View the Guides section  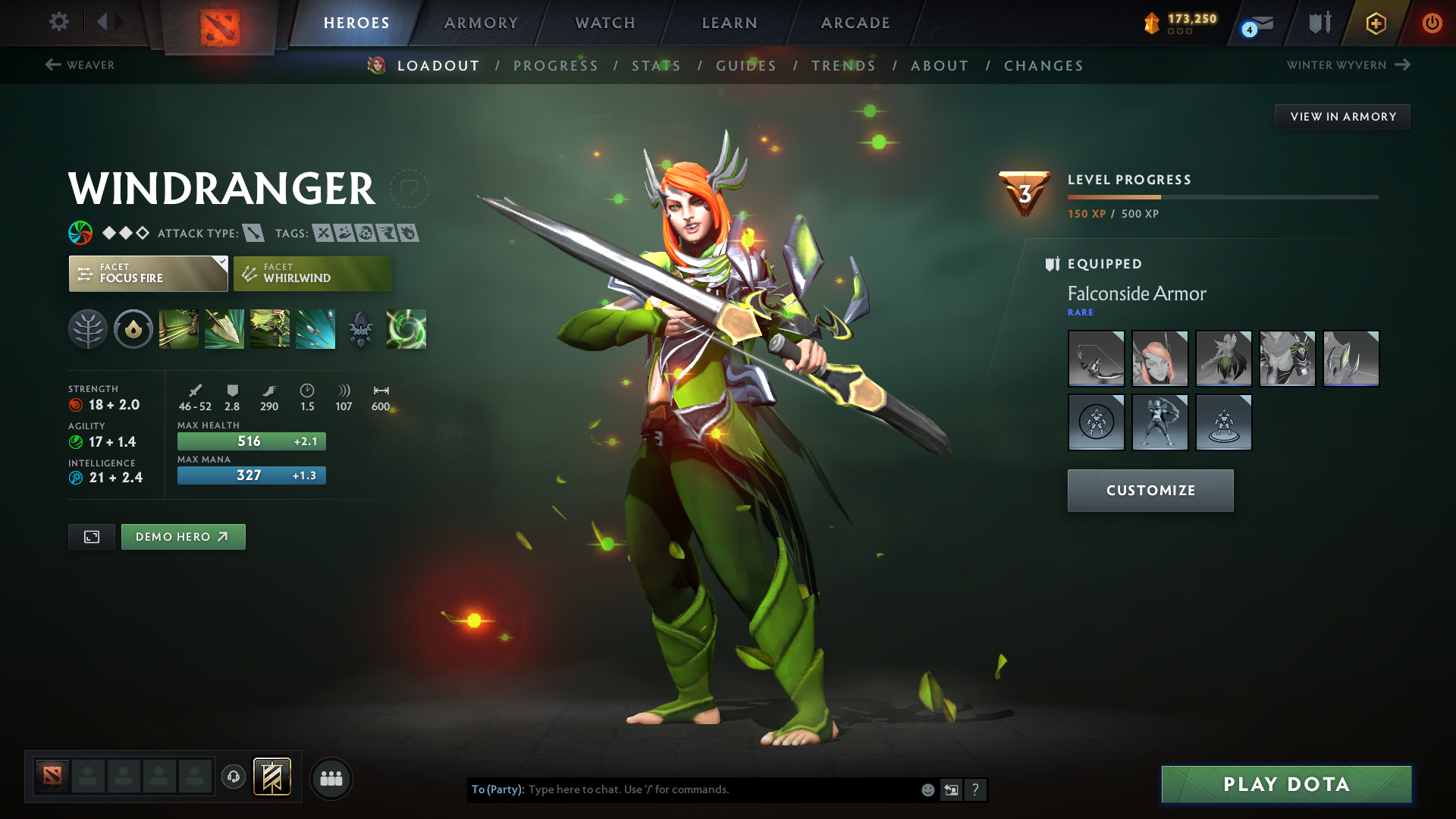pos(746,66)
